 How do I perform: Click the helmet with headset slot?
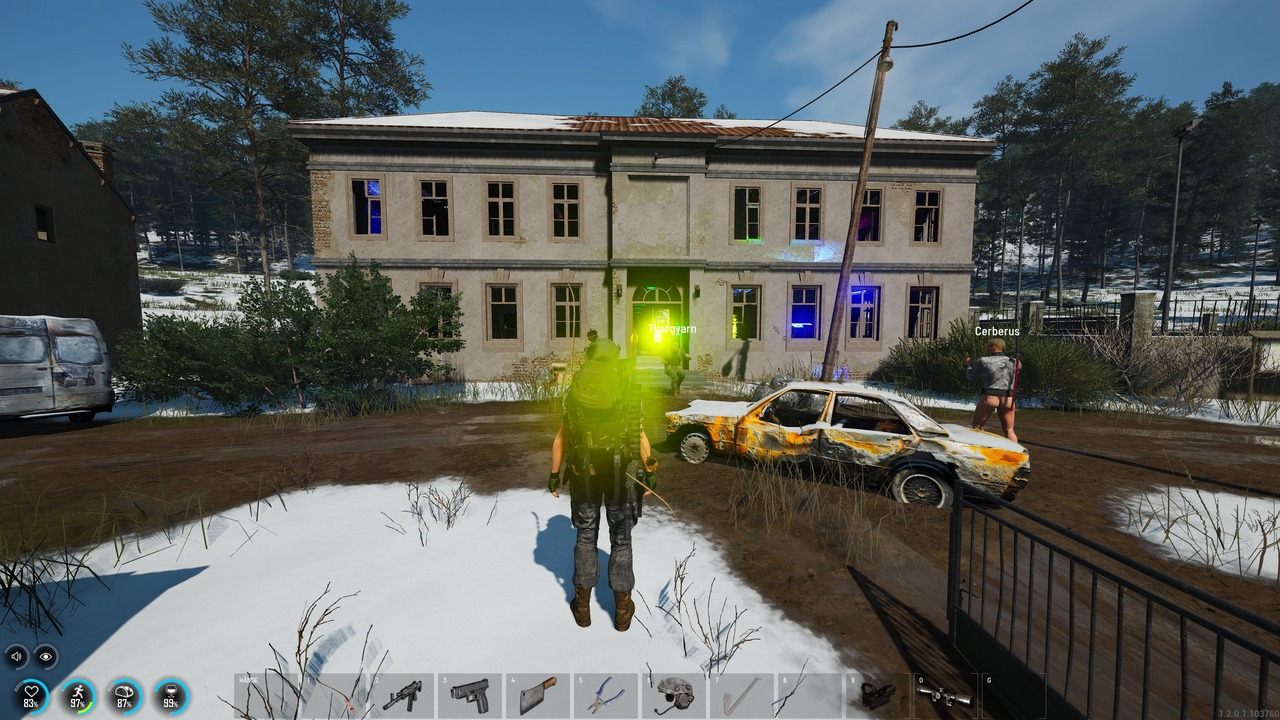(674, 695)
